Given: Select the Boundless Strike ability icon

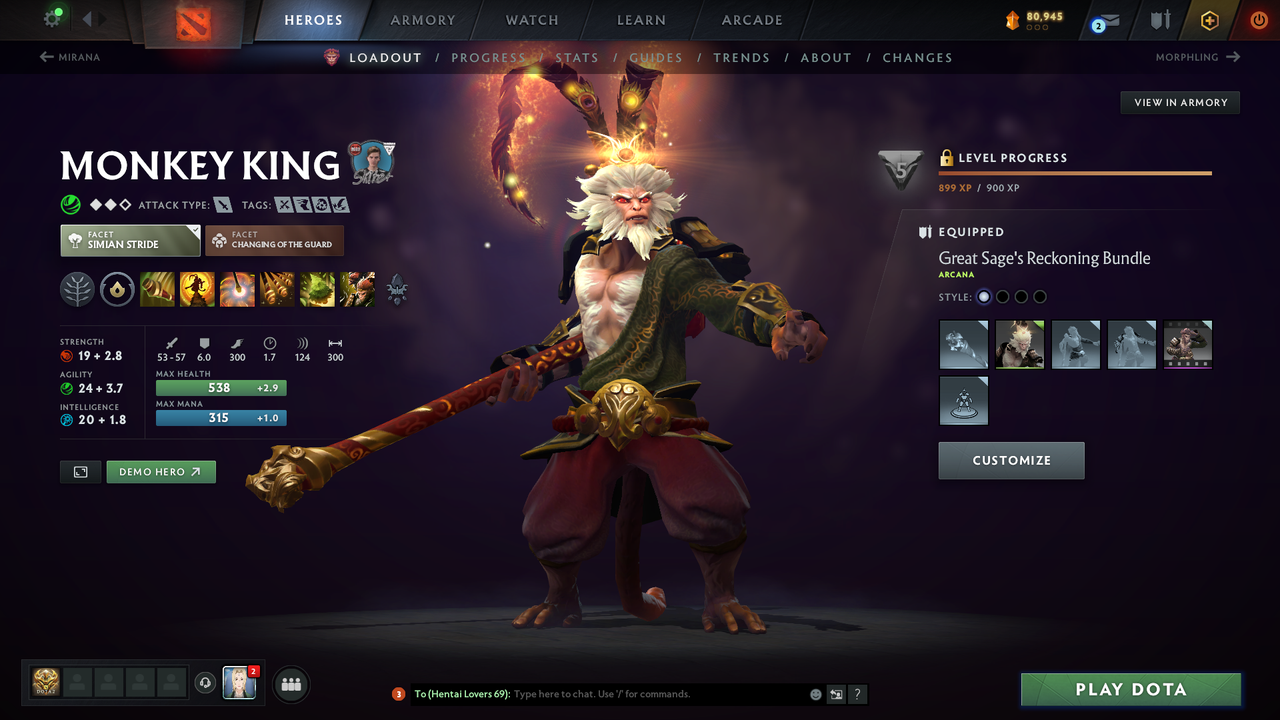Looking at the screenshot, I should coord(157,290).
